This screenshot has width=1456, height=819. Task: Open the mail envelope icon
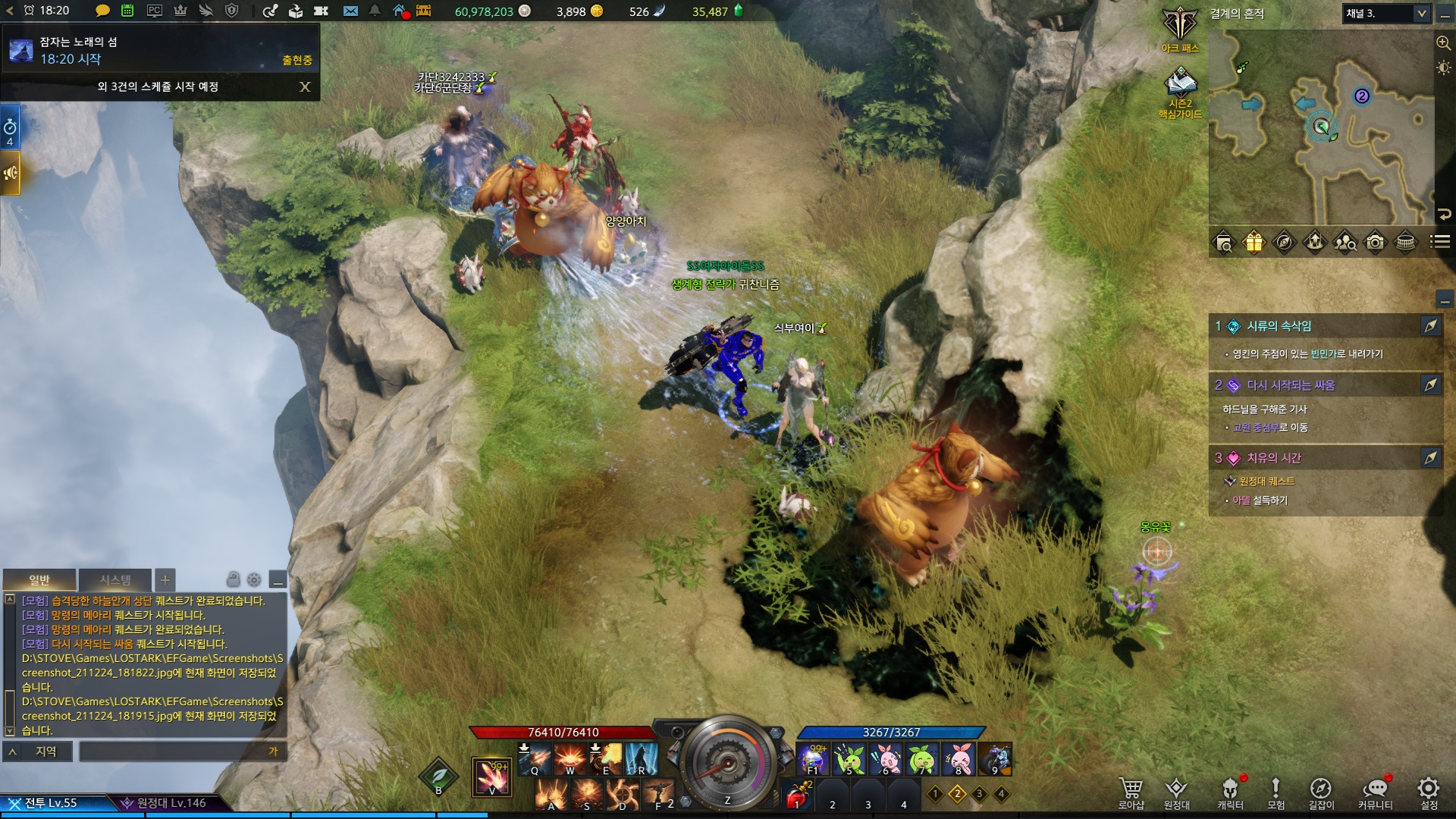tap(350, 11)
